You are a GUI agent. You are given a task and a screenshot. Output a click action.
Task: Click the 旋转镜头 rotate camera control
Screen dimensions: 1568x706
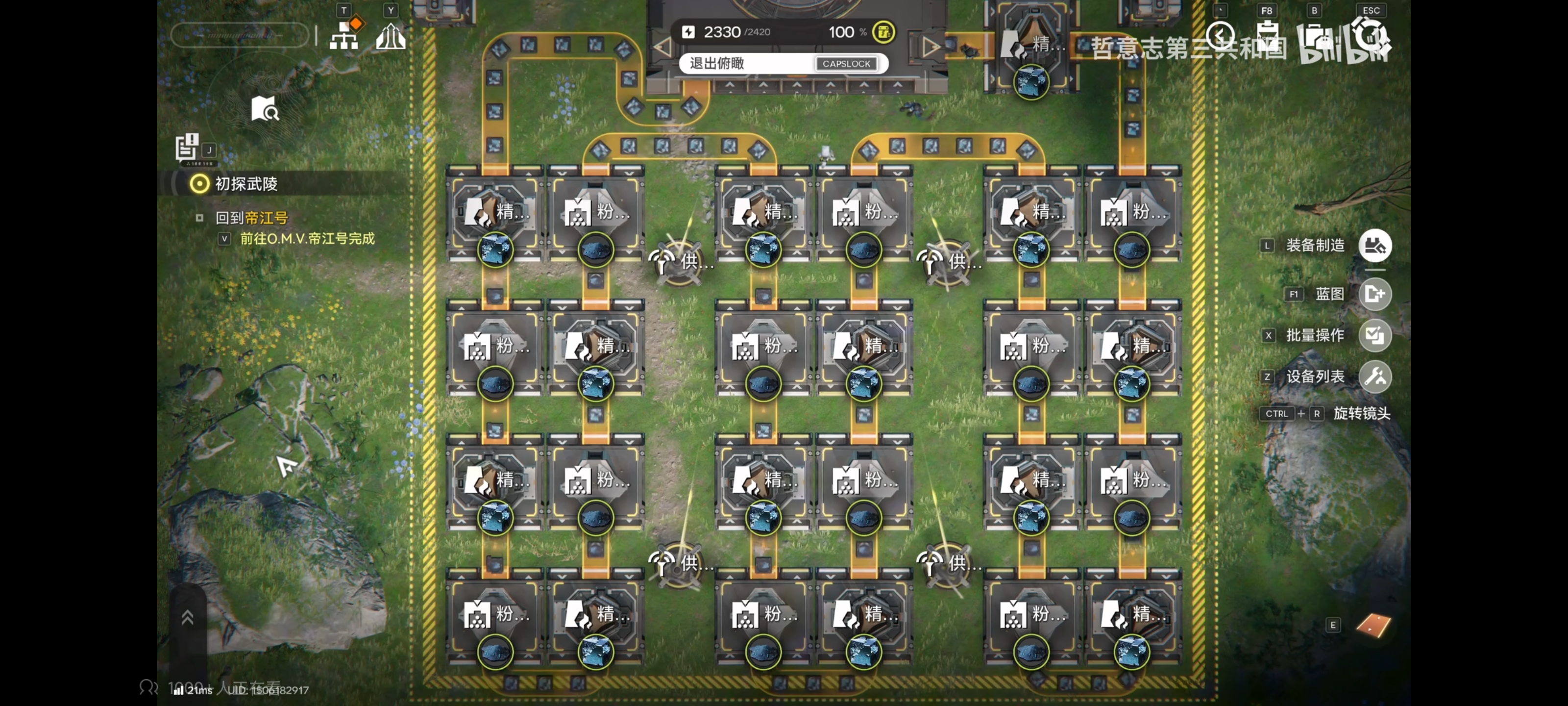click(1361, 414)
